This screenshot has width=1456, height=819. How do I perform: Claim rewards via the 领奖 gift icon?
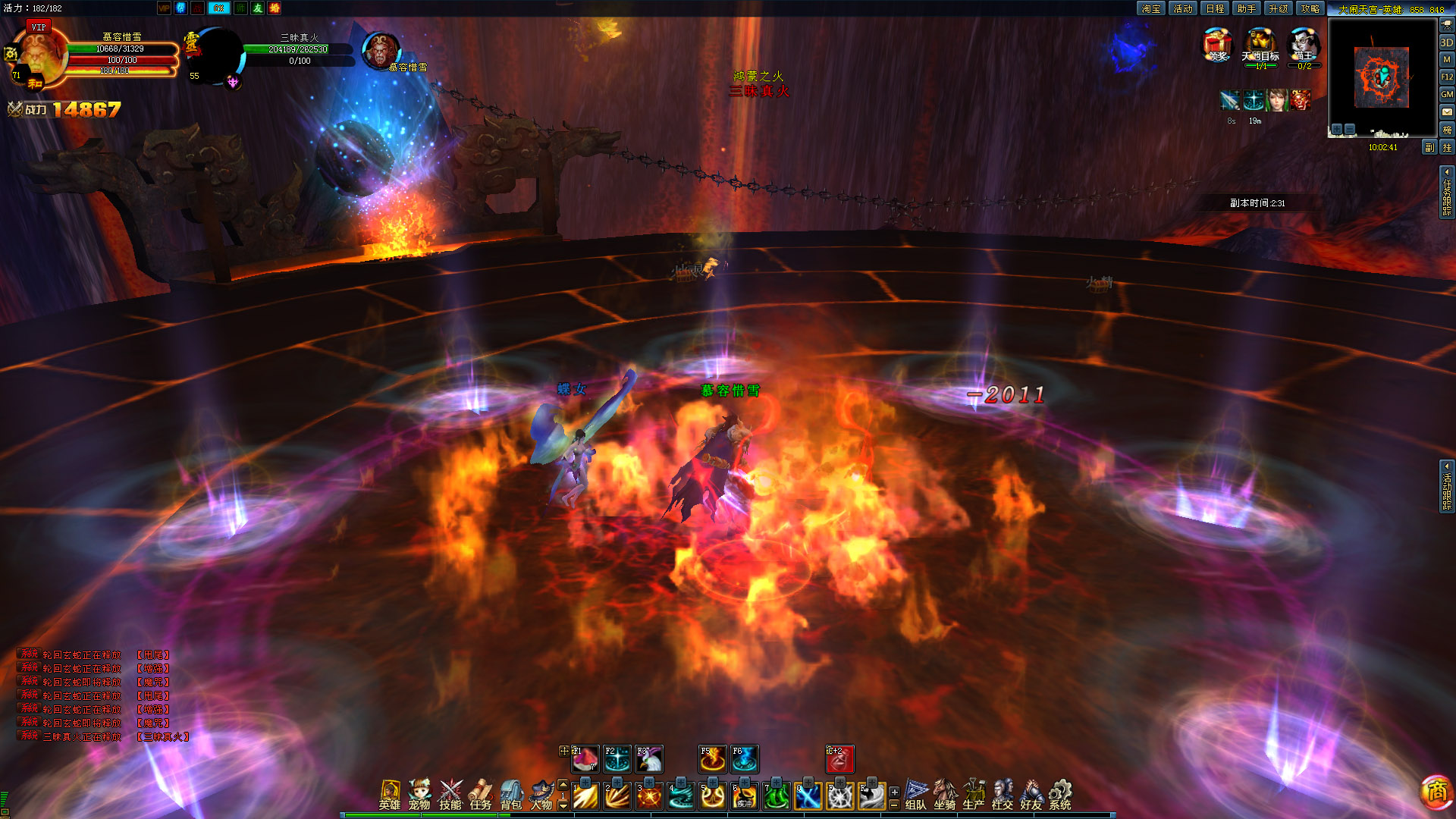[x=1217, y=45]
